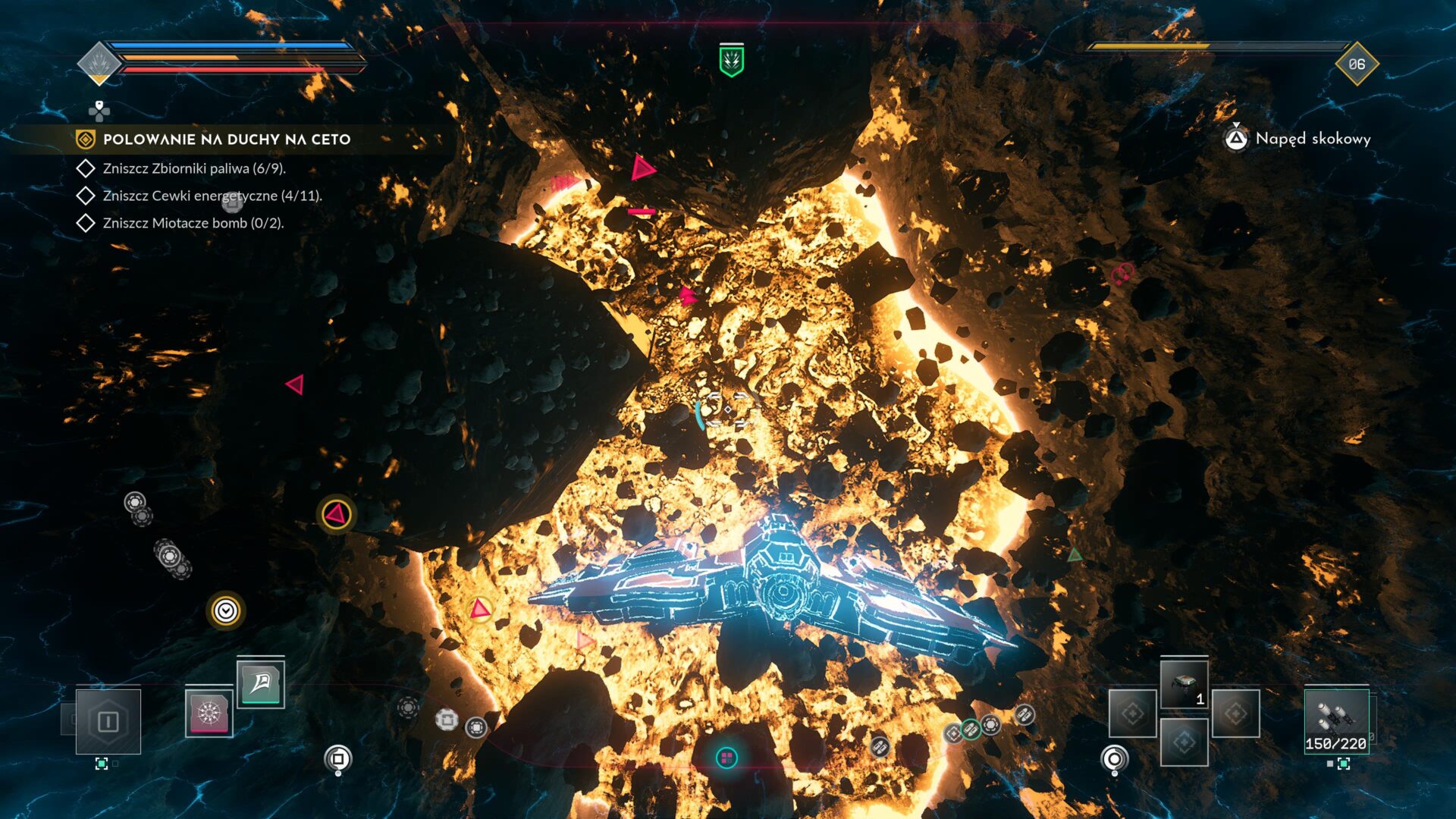
Task: Click the ship emblem beside the status bars
Action: pos(99,63)
